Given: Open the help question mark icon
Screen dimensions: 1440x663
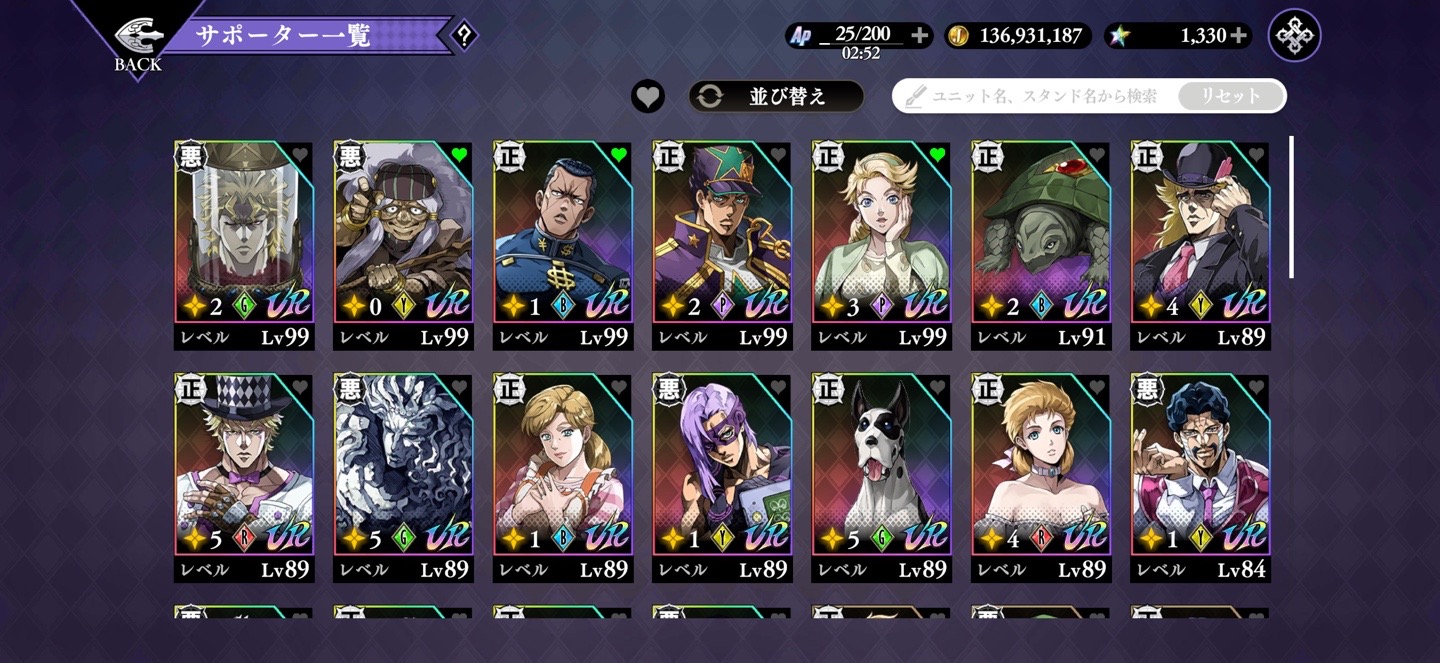Looking at the screenshot, I should click(x=463, y=36).
